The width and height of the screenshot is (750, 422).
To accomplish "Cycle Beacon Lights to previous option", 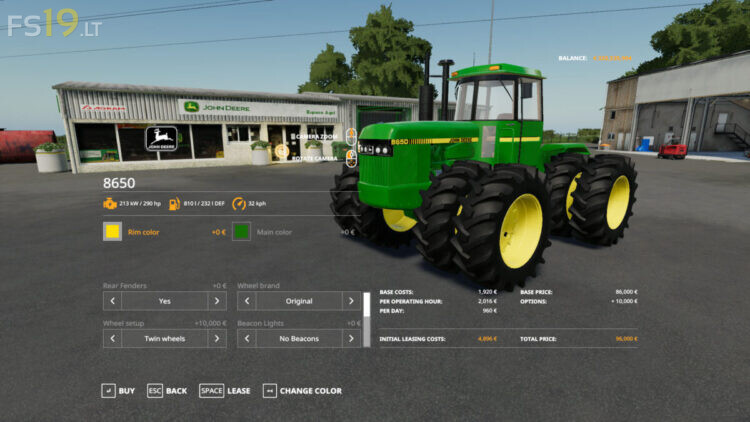I will click(246, 339).
